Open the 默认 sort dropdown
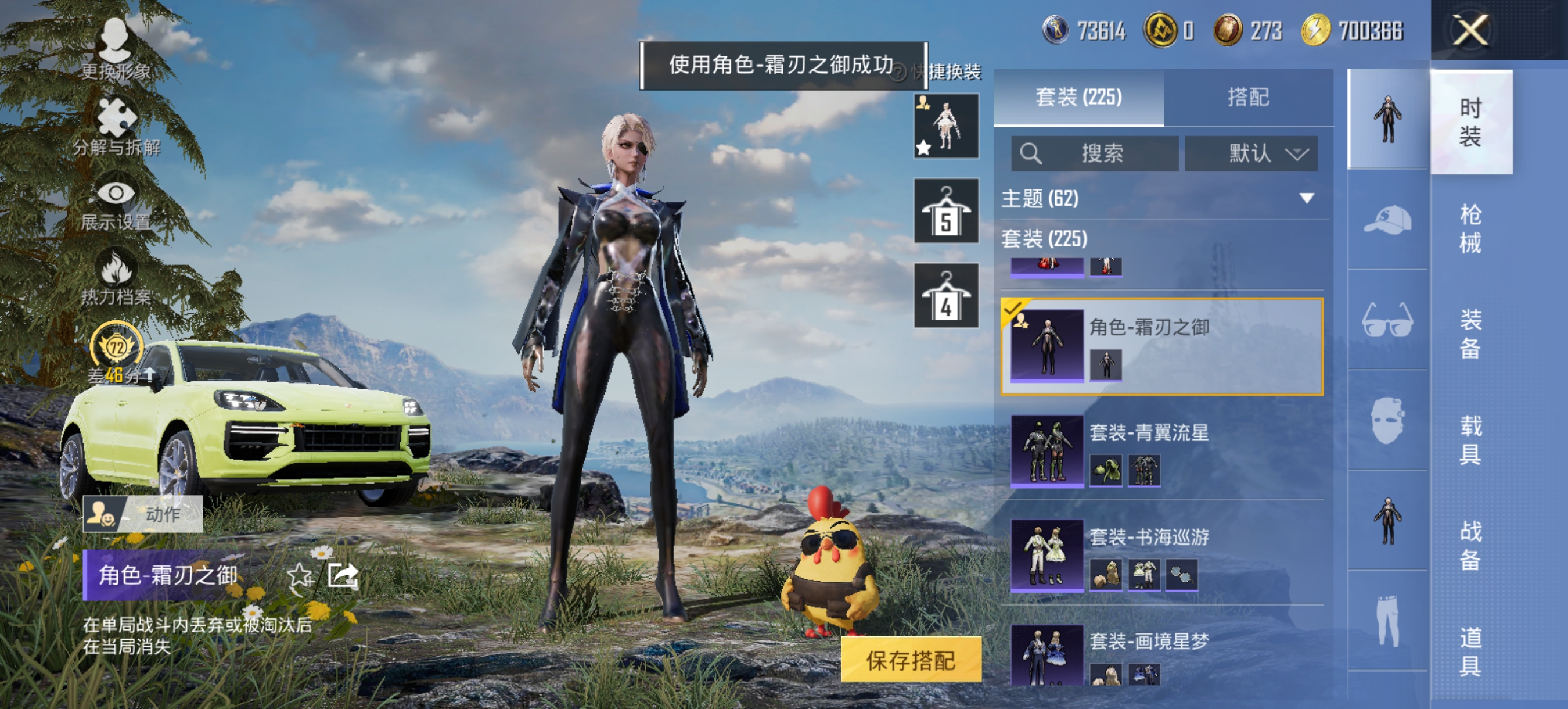The width and height of the screenshot is (1568, 709). pyautogui.click(x=1251, y=153)
